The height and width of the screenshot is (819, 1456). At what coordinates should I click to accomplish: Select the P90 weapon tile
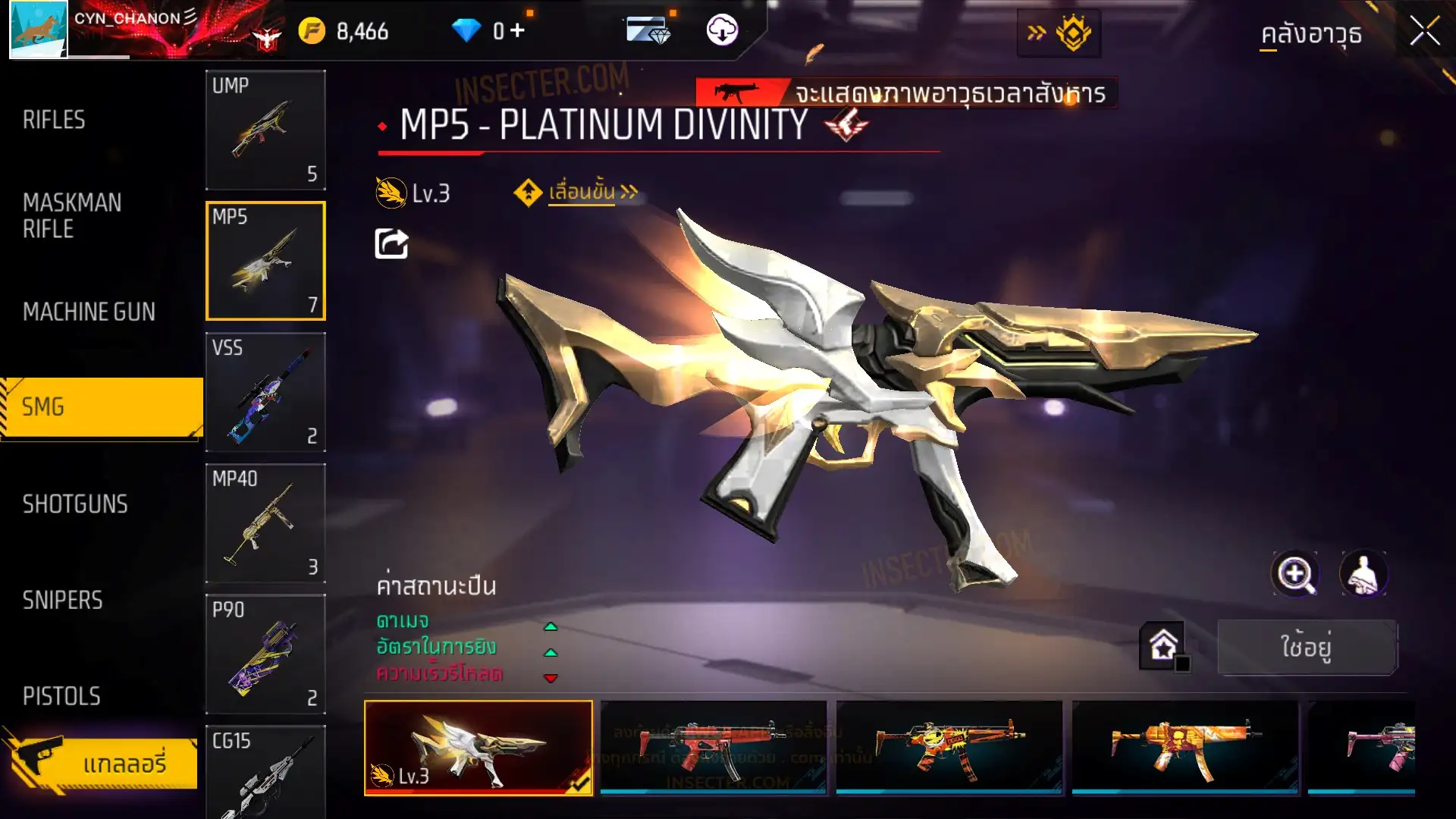click(265, 654)
